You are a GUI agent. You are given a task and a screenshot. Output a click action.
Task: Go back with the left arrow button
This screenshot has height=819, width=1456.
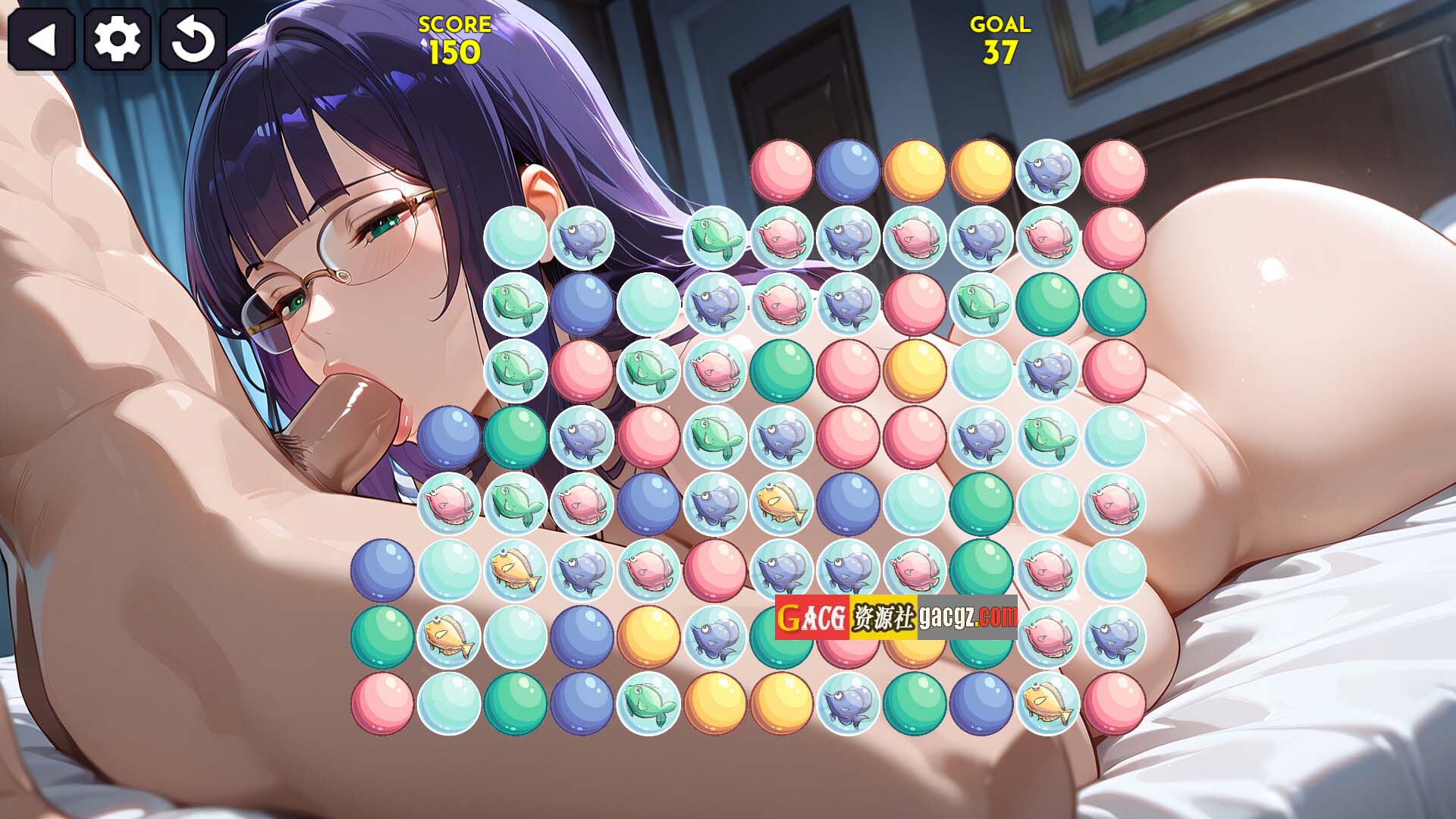(41, 39)
